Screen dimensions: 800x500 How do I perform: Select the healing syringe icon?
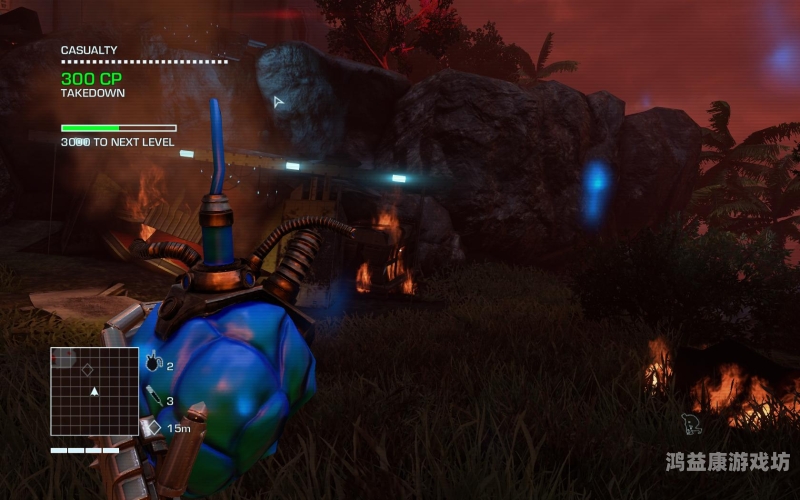[153, 397]
